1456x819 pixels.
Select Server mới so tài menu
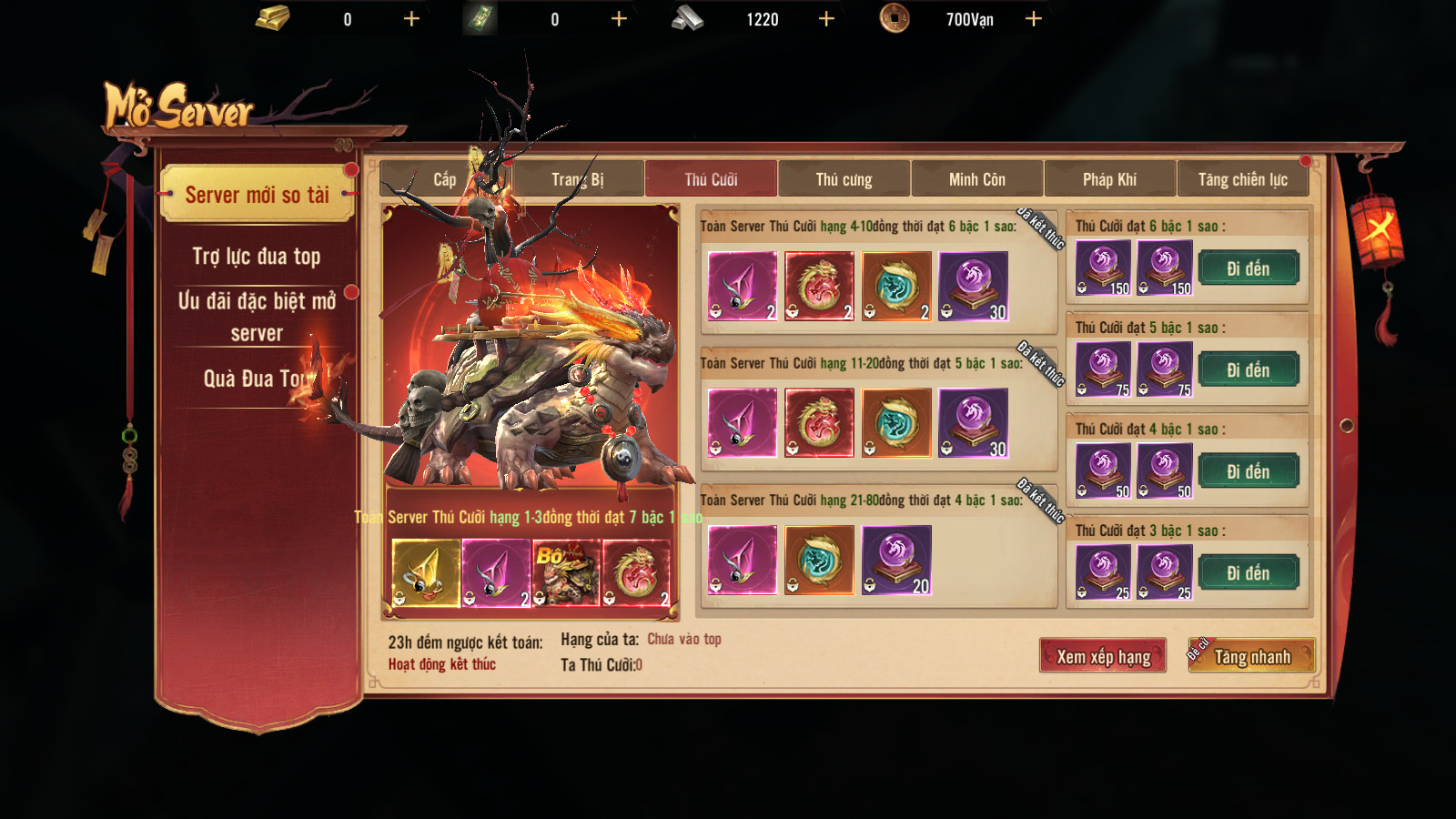tap(257, 195)
